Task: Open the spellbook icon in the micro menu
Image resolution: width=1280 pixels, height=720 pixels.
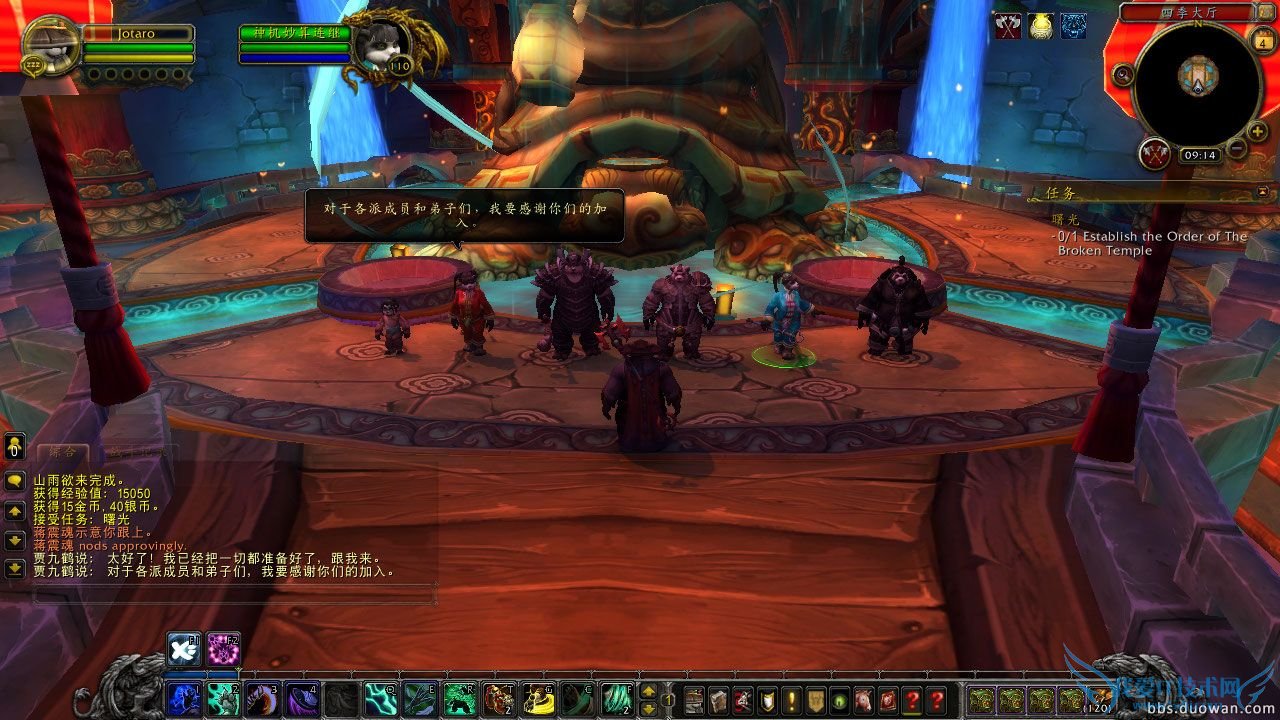Action: (718, 700)
